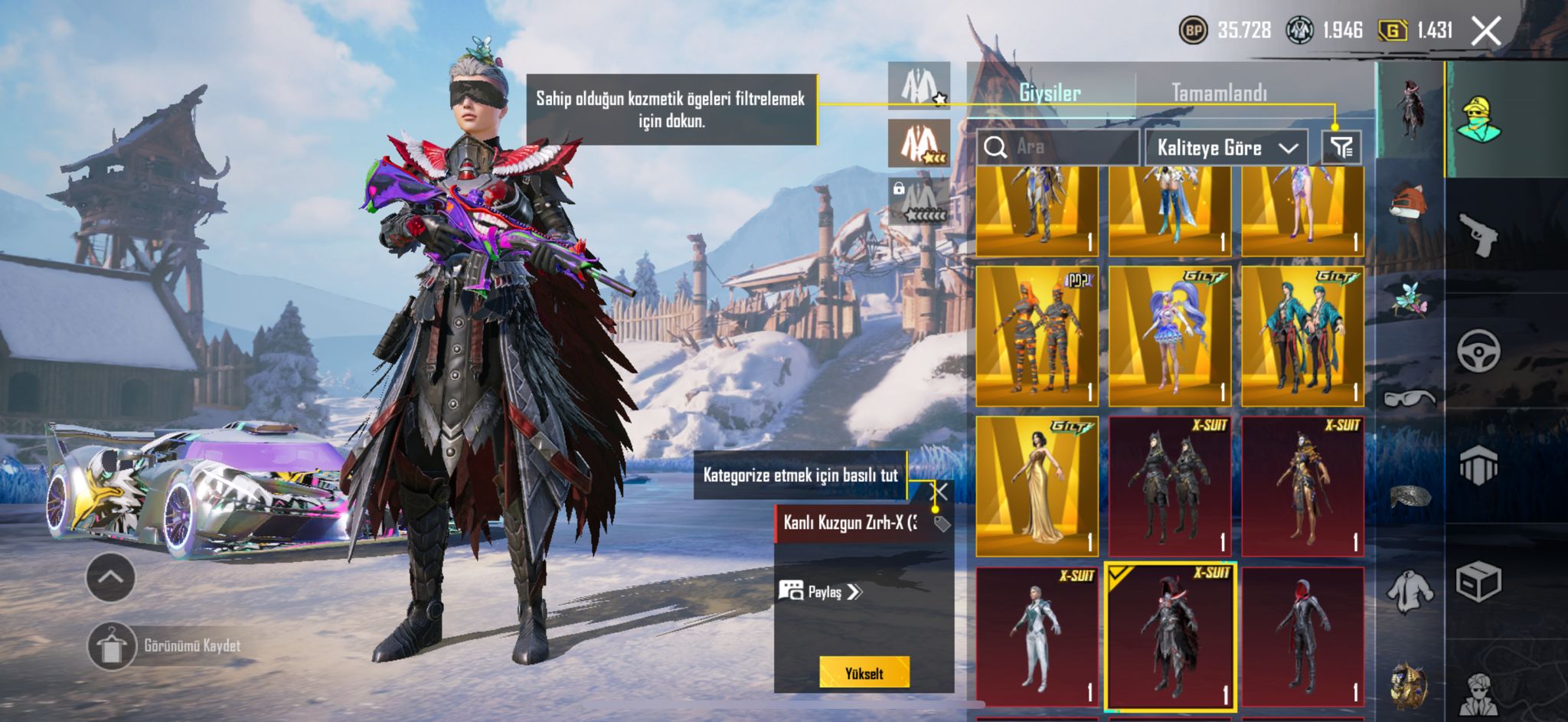Image resolution: width=1568 pixels, height=722 pixels.
Task: Choose the white X-Suit outfit
Action: [x=1037, y=636]
